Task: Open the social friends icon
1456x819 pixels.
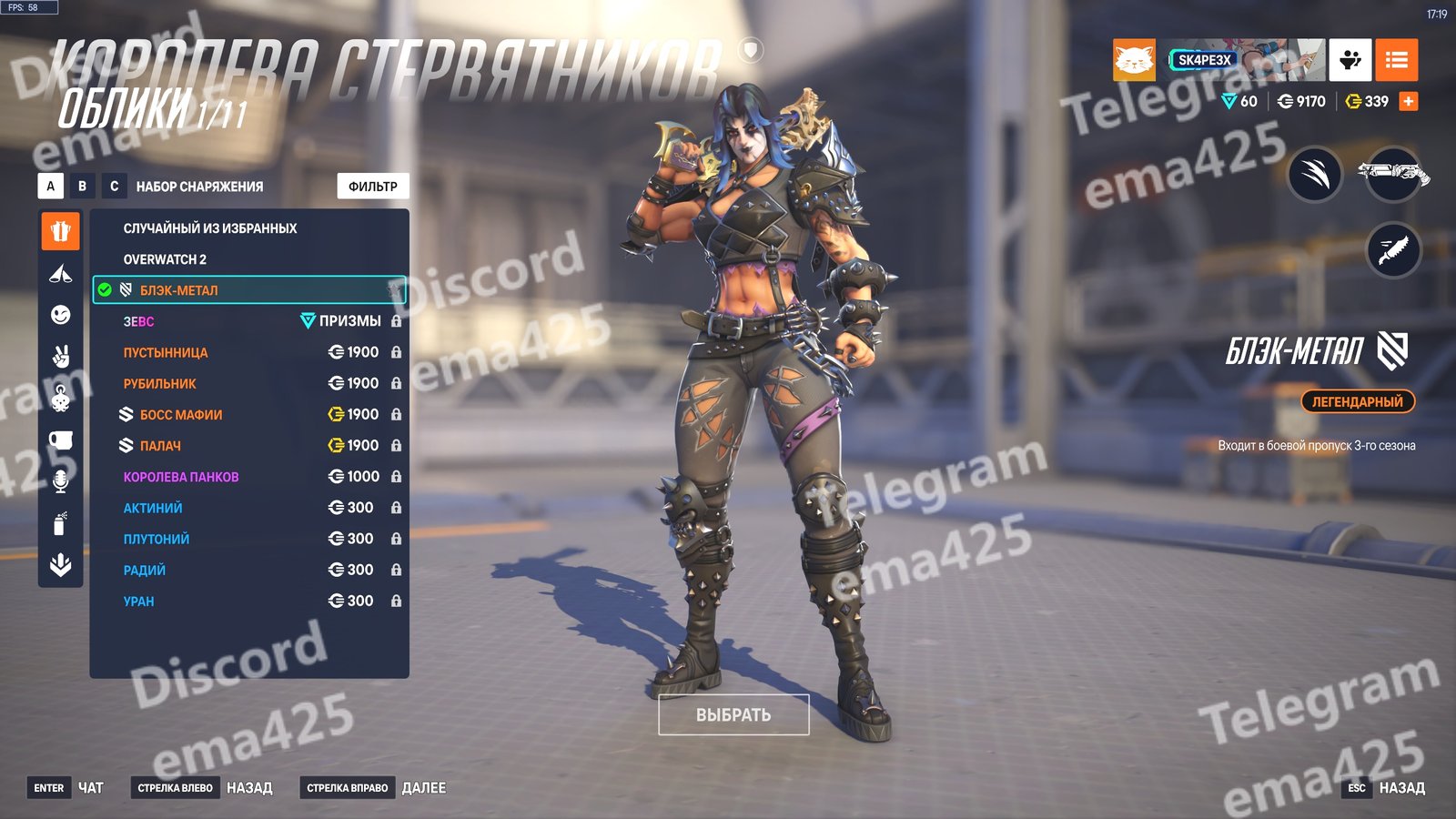Action: click(1350, 60)
